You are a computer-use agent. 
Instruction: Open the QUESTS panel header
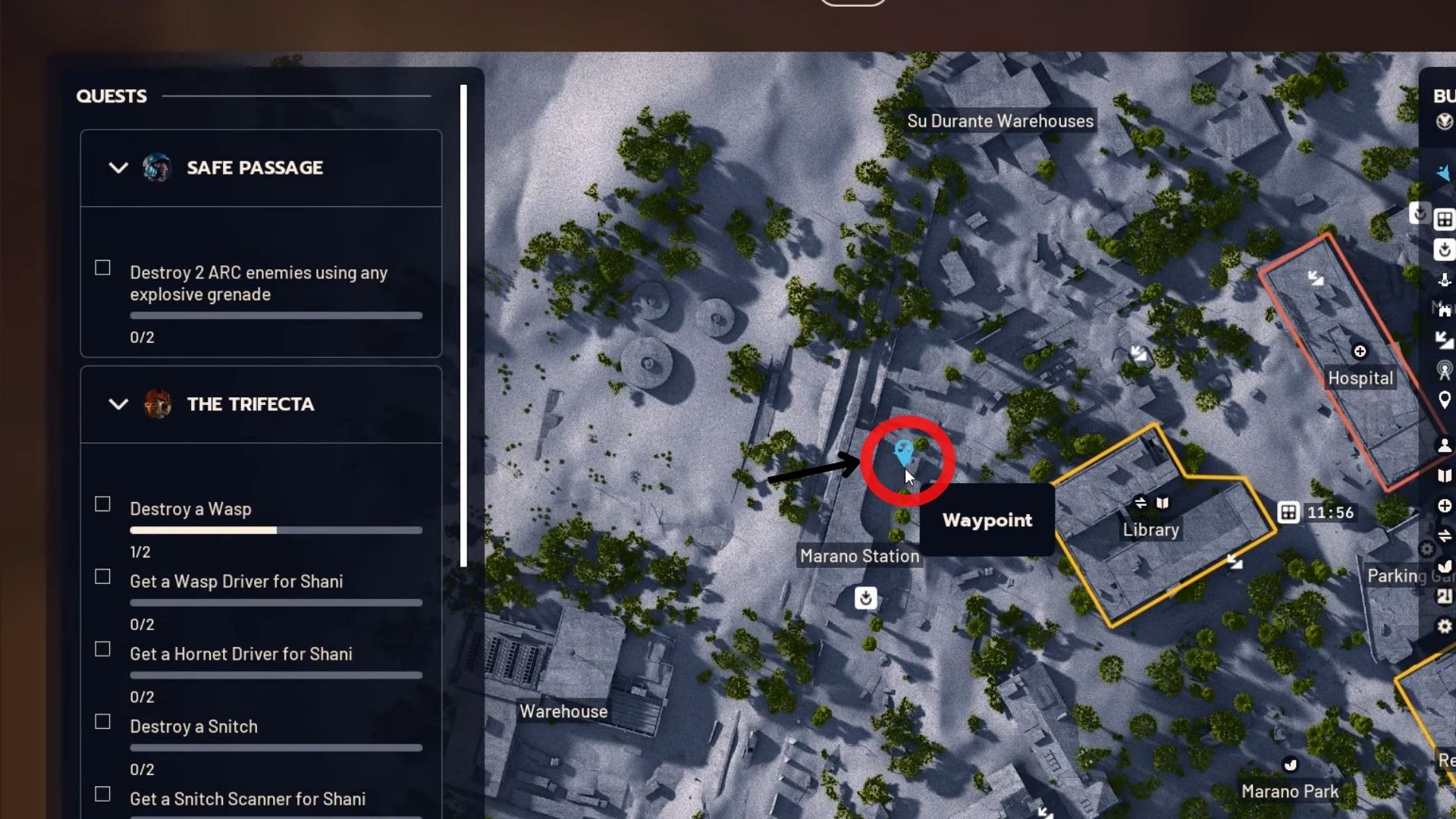111,96
